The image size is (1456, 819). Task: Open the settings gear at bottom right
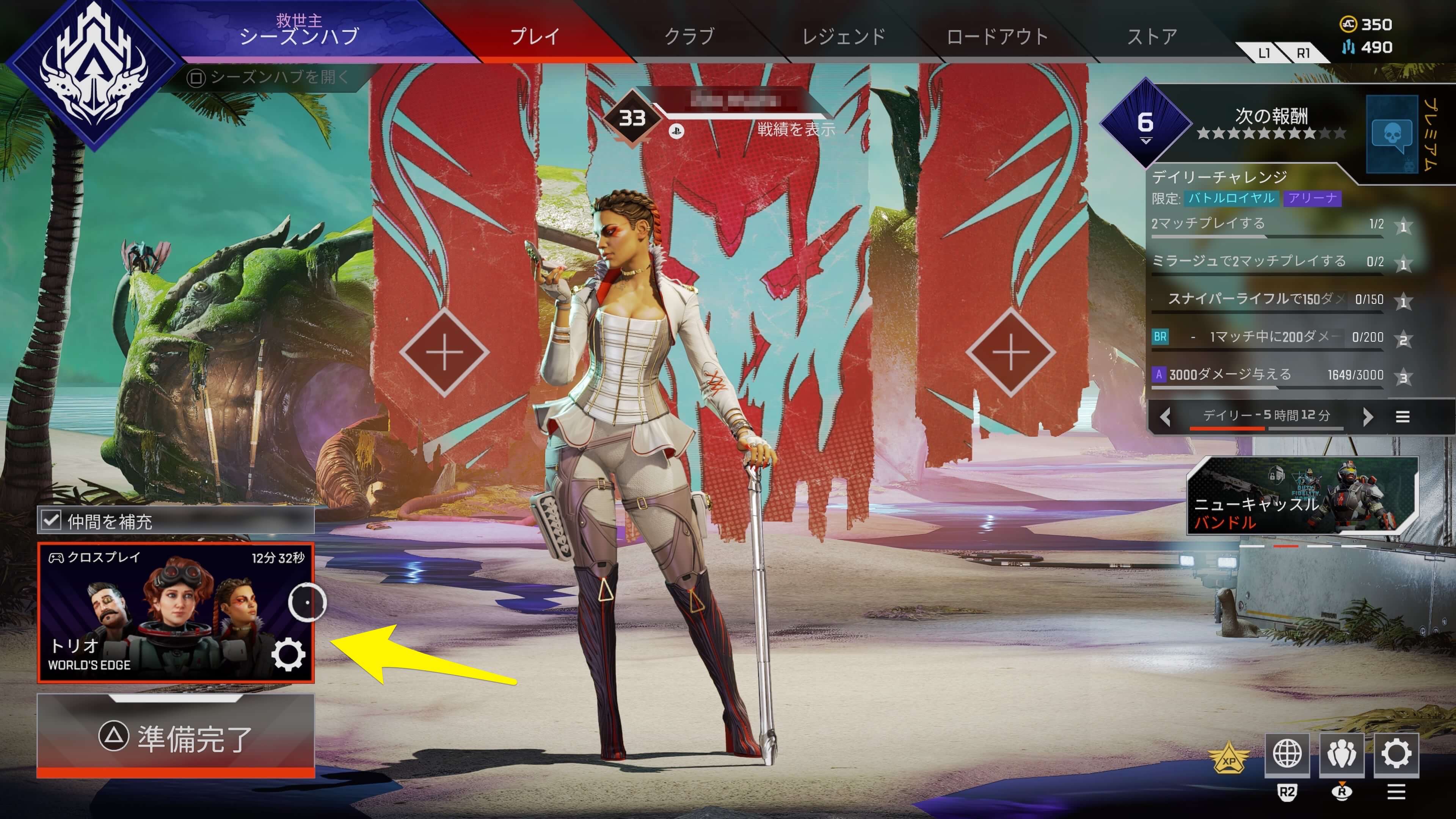tap(1396, 754)
